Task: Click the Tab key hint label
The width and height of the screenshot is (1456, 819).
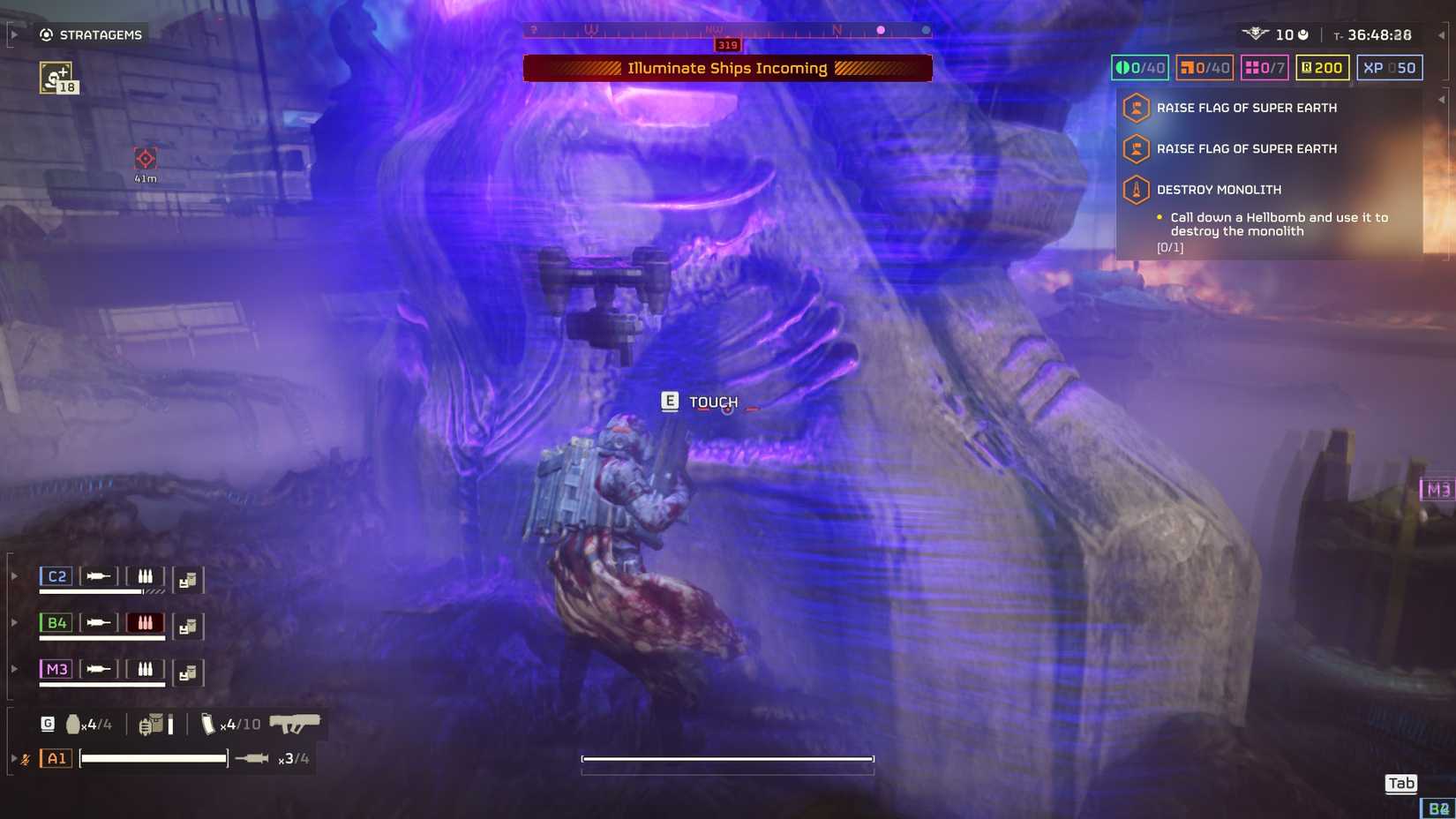Action: pos(1400,783)
